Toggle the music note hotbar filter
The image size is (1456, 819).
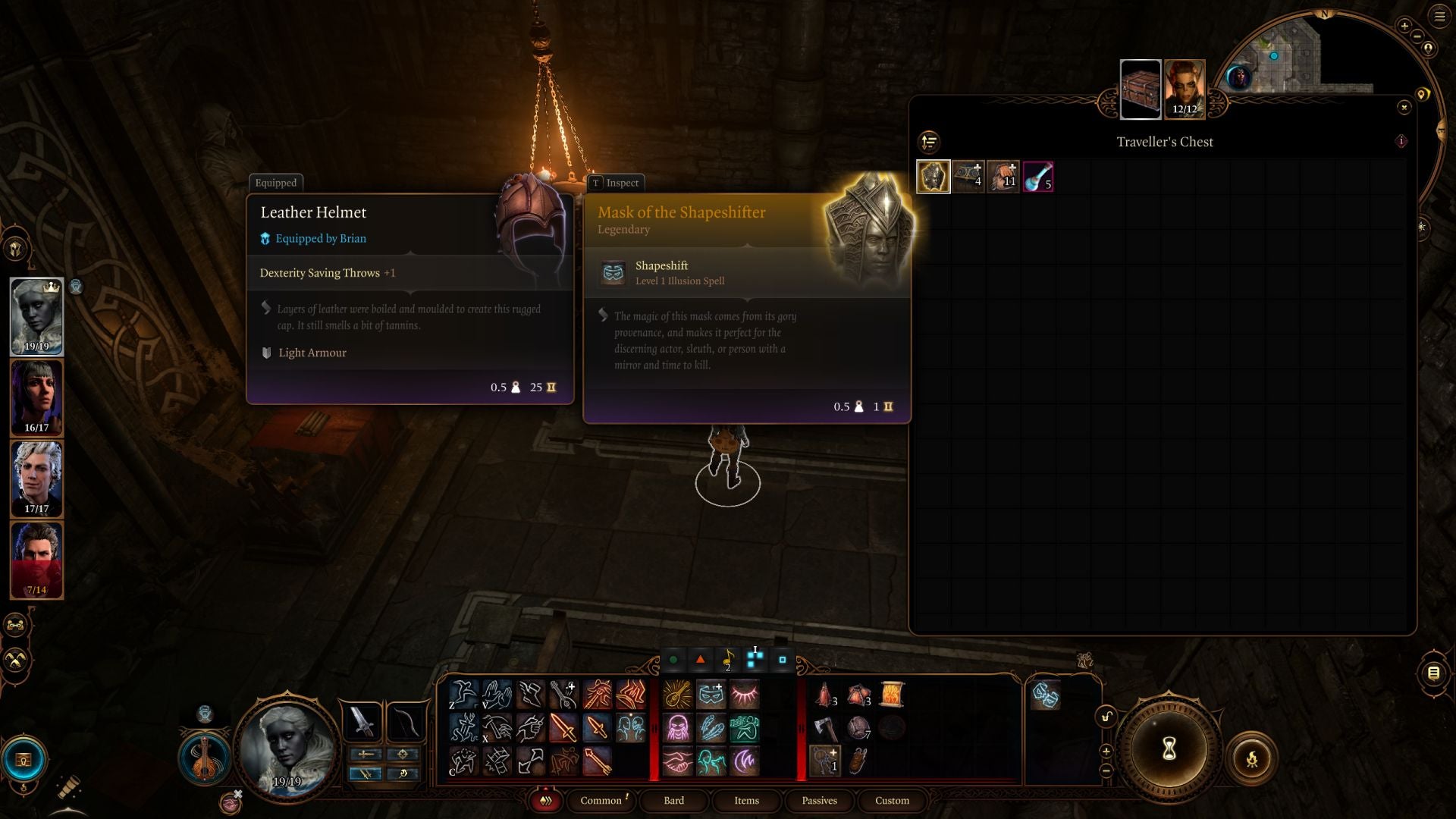pos(728,659)
